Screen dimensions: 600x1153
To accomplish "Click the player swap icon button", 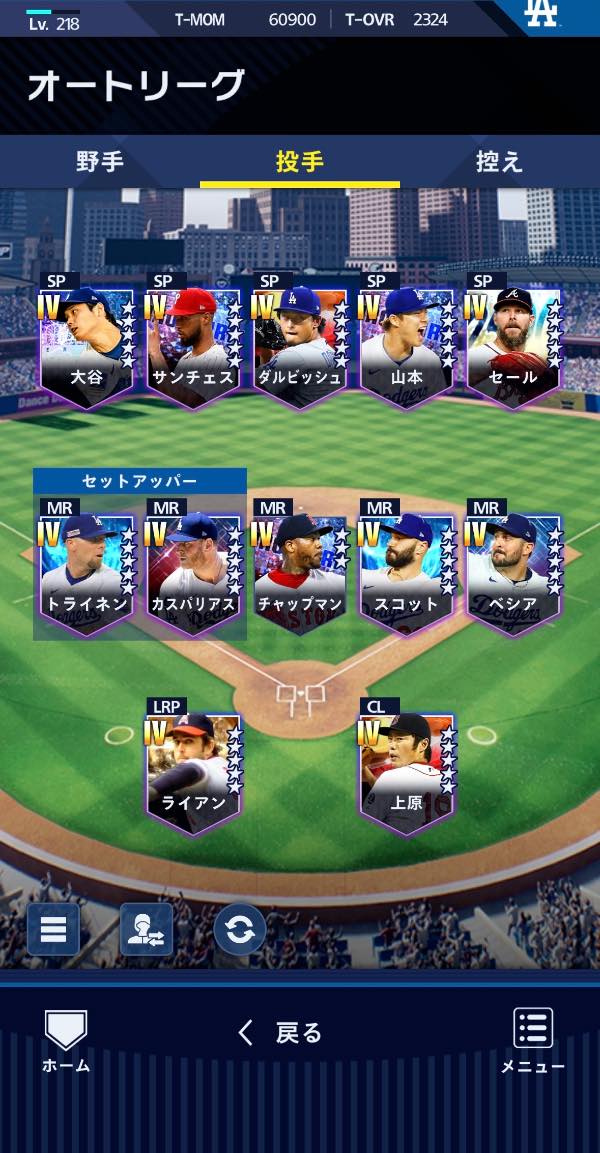I will (146, 930).
